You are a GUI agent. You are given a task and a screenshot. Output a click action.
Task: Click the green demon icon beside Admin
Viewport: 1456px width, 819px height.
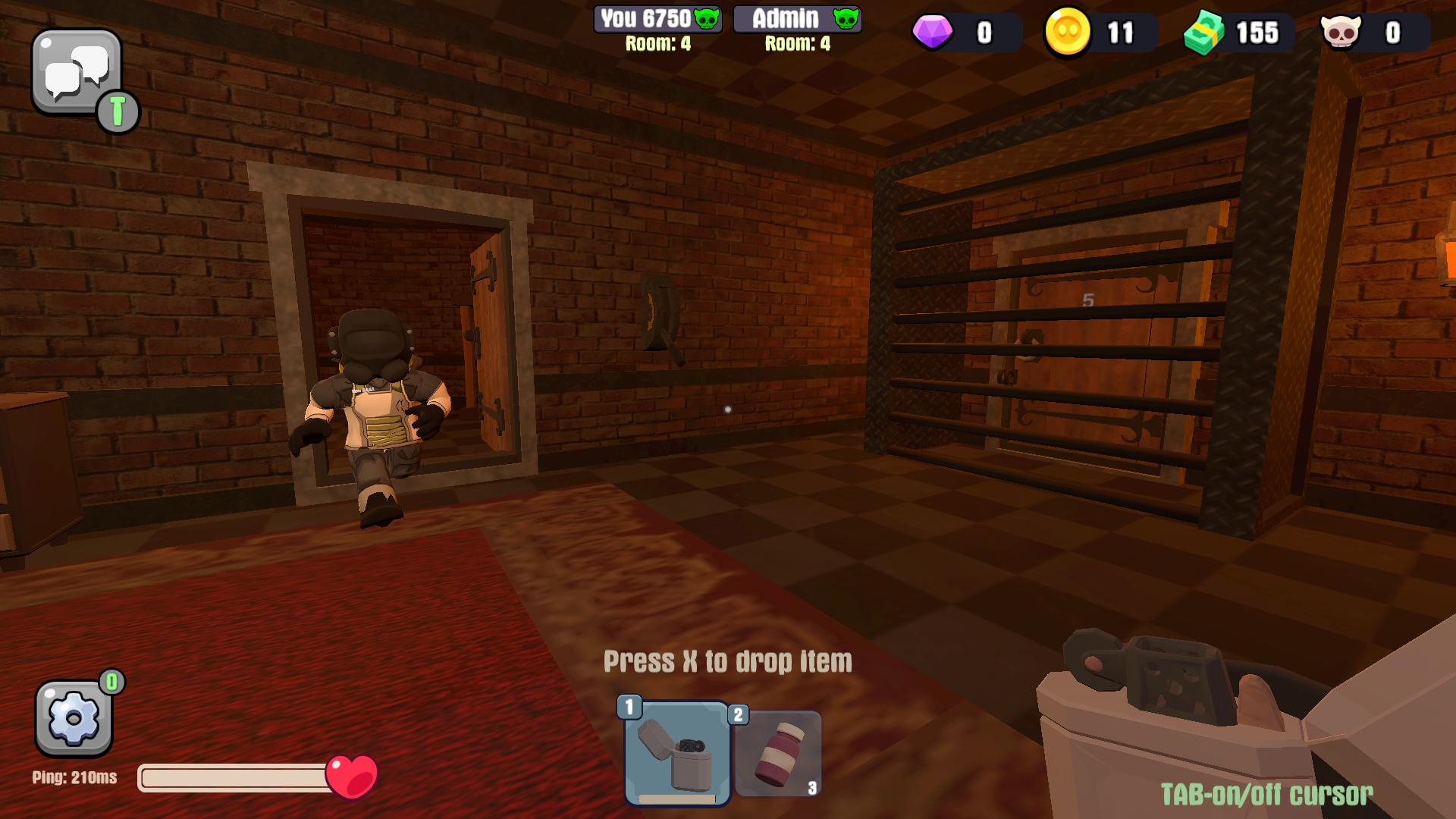pyautogui.click(x=847, y=20)
